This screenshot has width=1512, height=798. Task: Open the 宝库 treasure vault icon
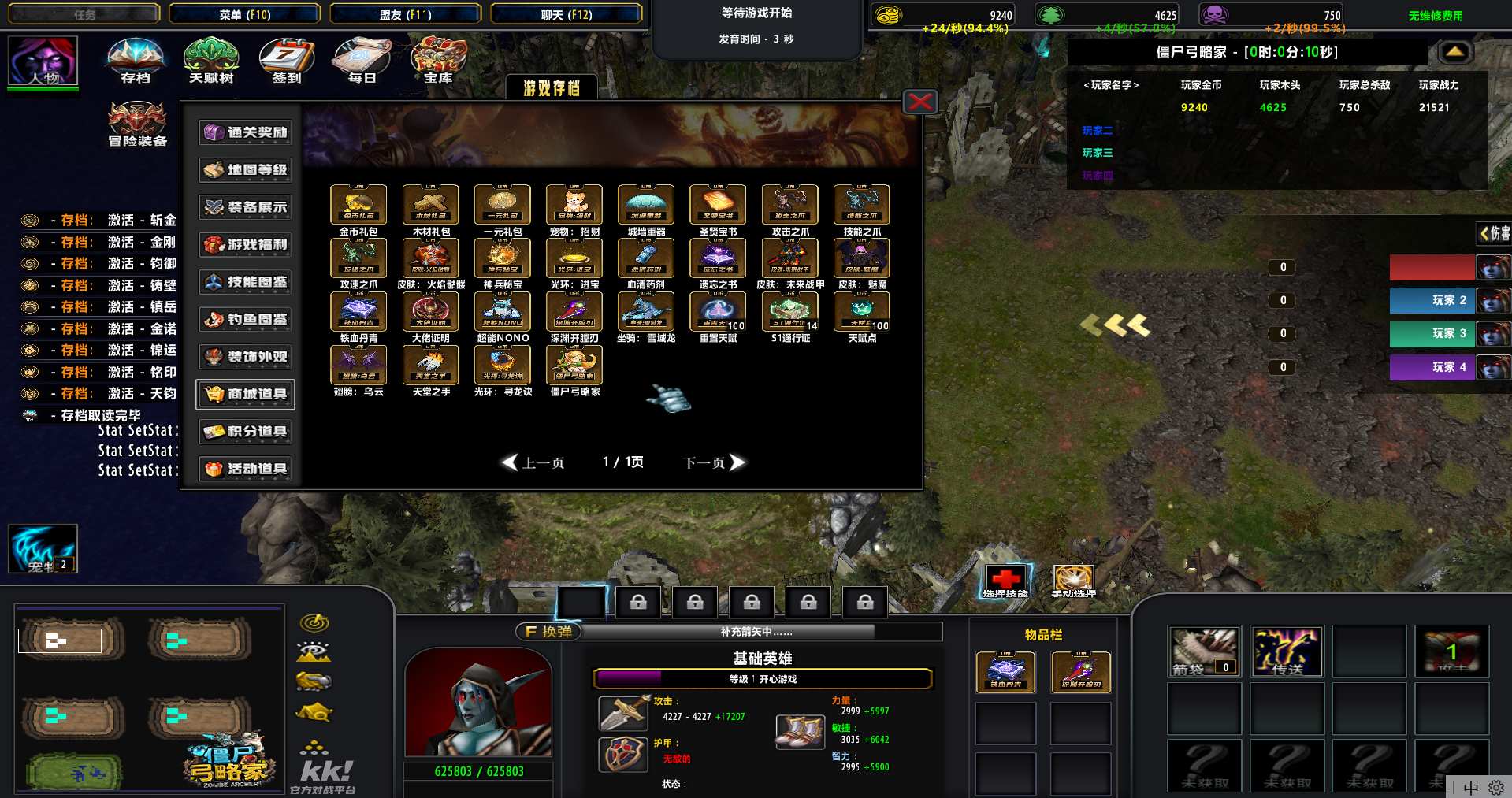pyautogui.click(x=438, y=59)
